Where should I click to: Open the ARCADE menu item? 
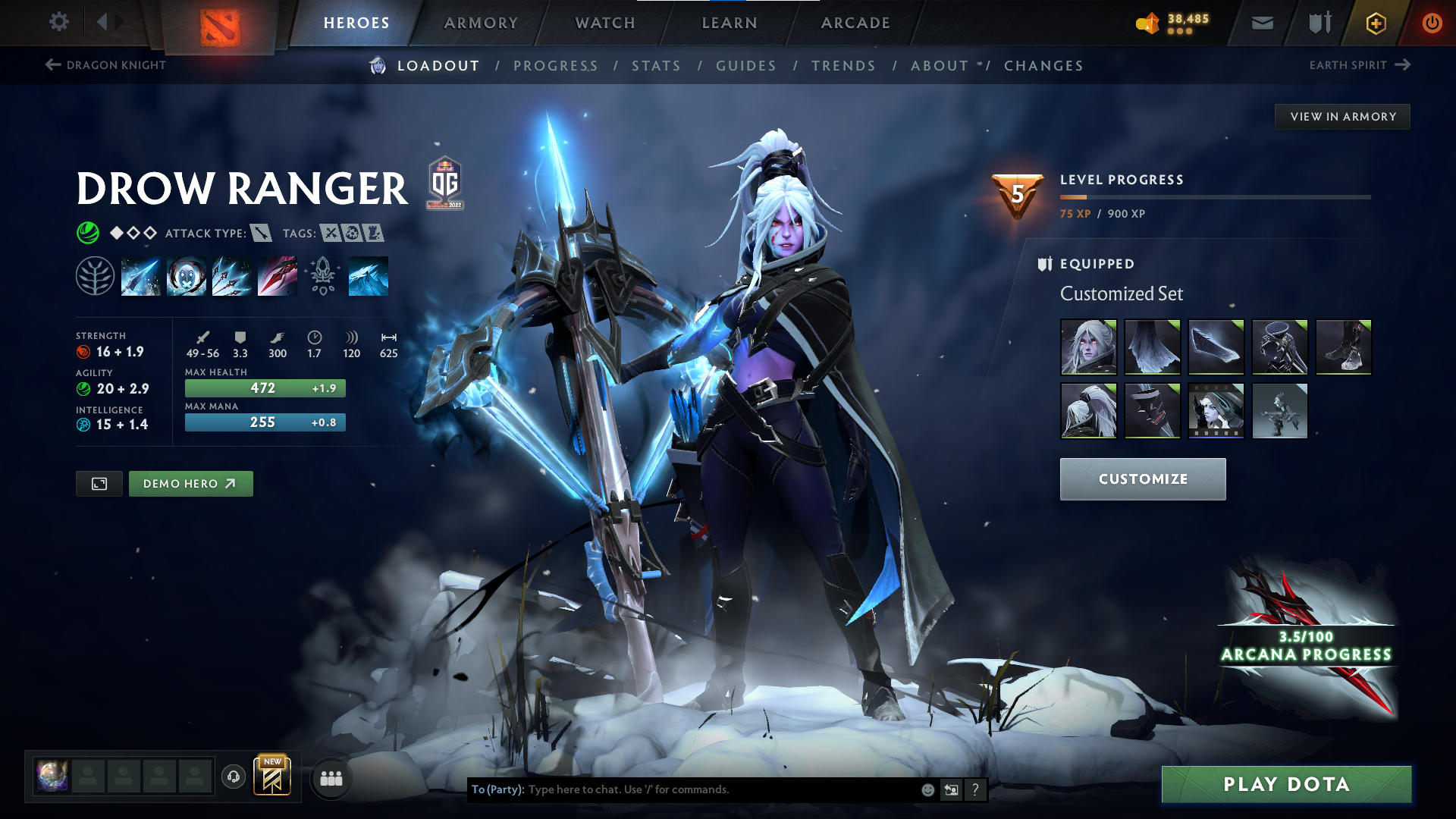[x=855, y=23]
